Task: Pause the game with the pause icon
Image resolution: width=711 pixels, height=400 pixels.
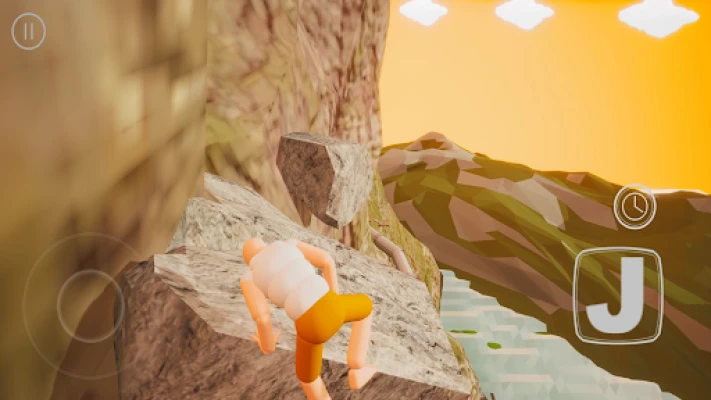Action: tap(29, 32)
